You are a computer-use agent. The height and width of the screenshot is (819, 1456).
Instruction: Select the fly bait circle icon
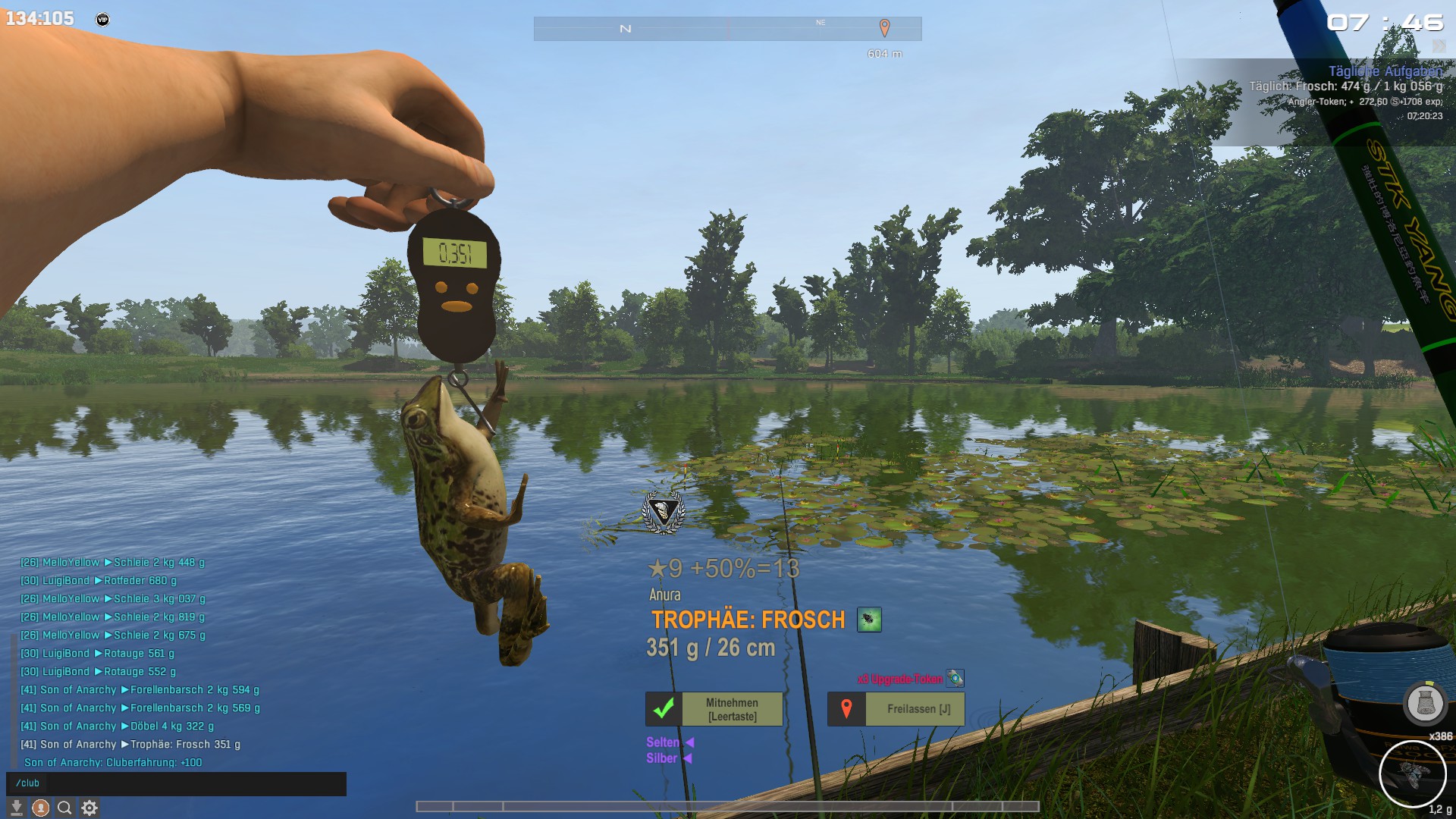pos(1412,774)
